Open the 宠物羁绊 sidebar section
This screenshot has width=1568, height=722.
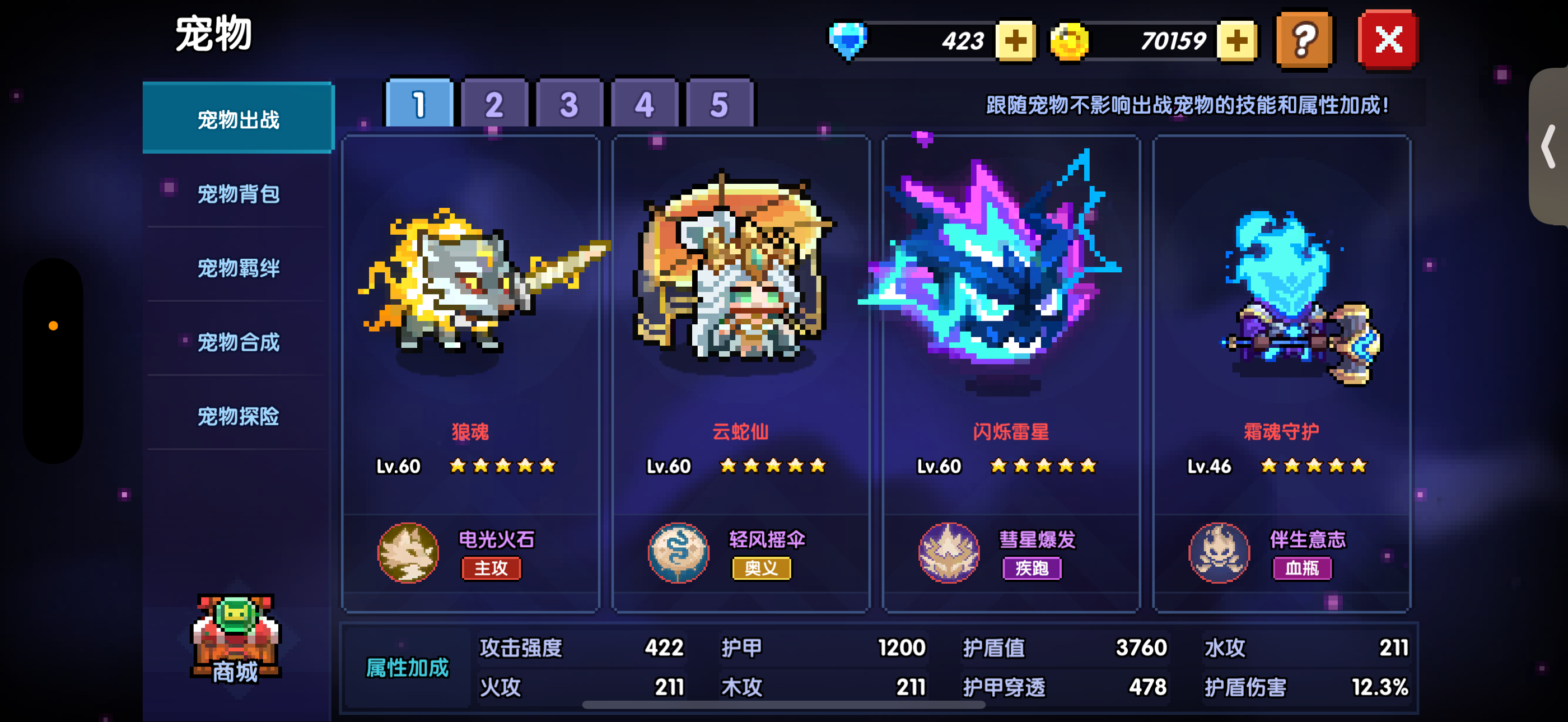click(x=238, y=268)
